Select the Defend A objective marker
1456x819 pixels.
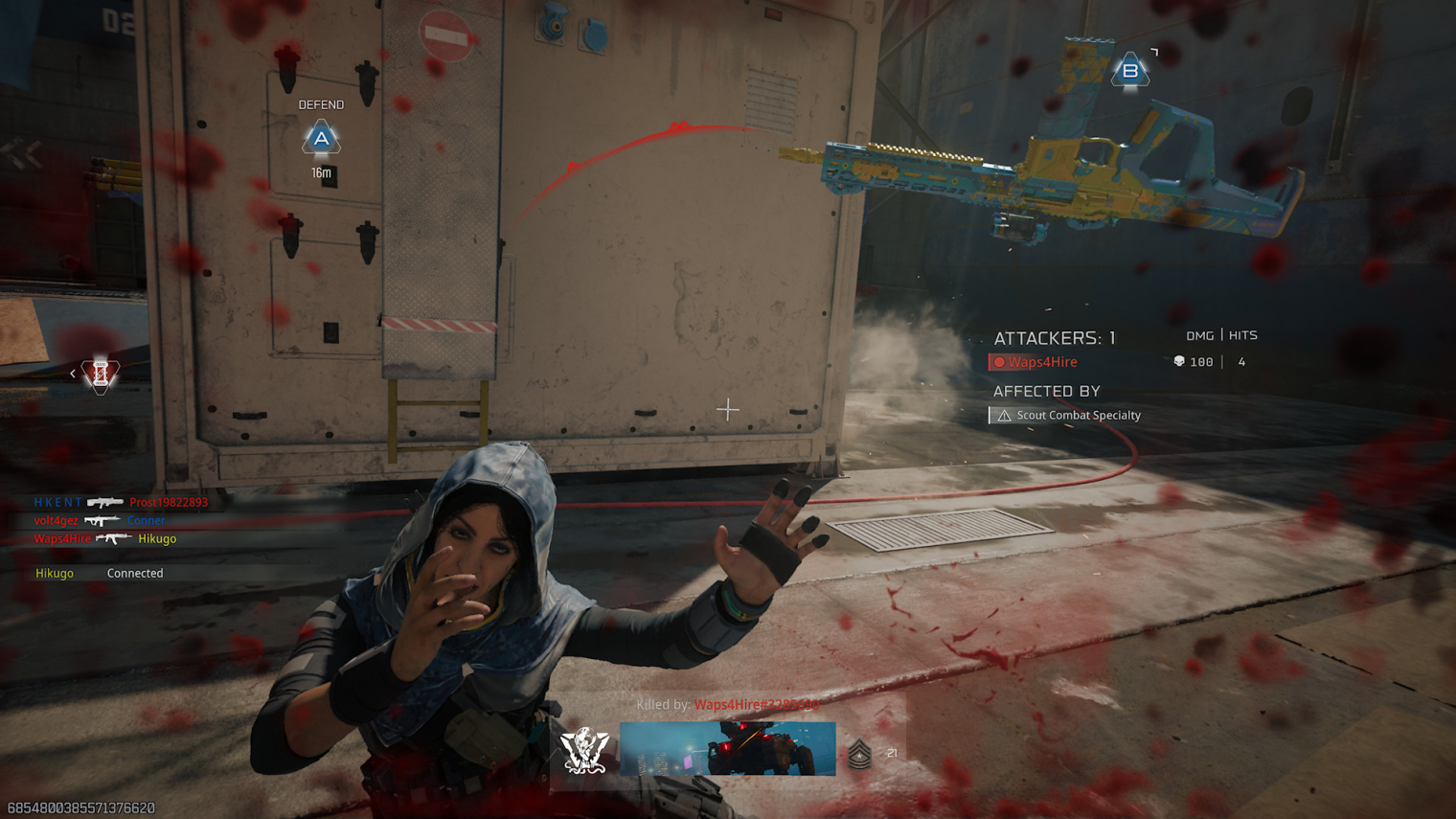tap(321, 139)
